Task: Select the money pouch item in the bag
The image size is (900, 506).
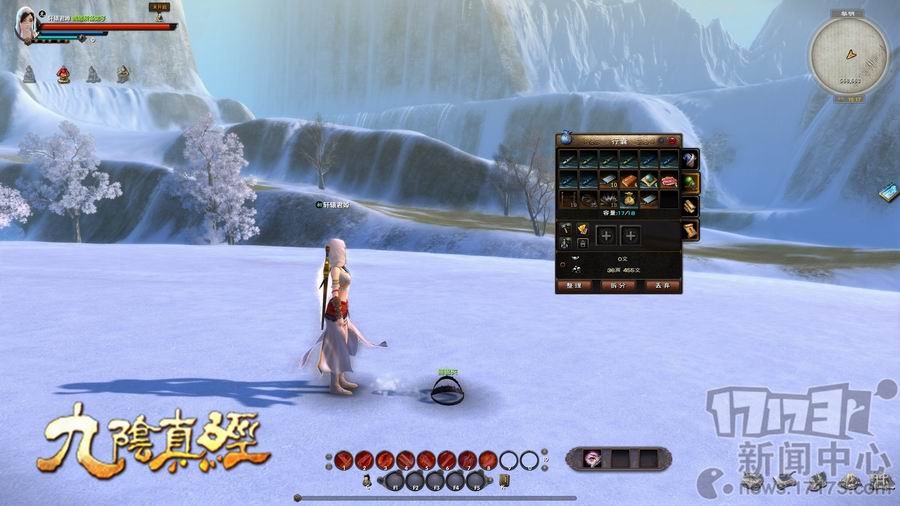Action: coord(629,199)
